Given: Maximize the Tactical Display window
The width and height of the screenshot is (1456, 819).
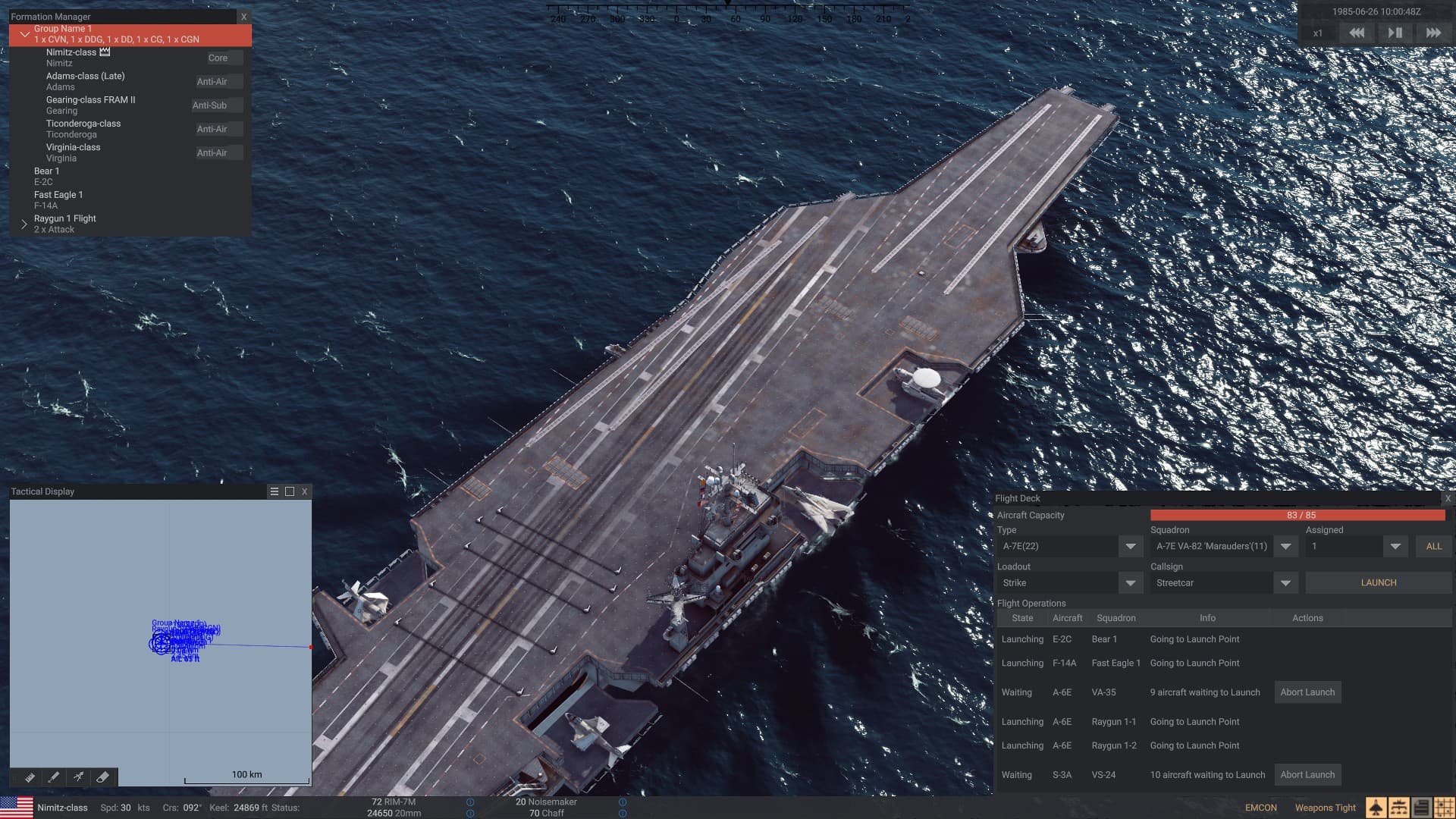Looking at the screenshot, I should [290, 491].
